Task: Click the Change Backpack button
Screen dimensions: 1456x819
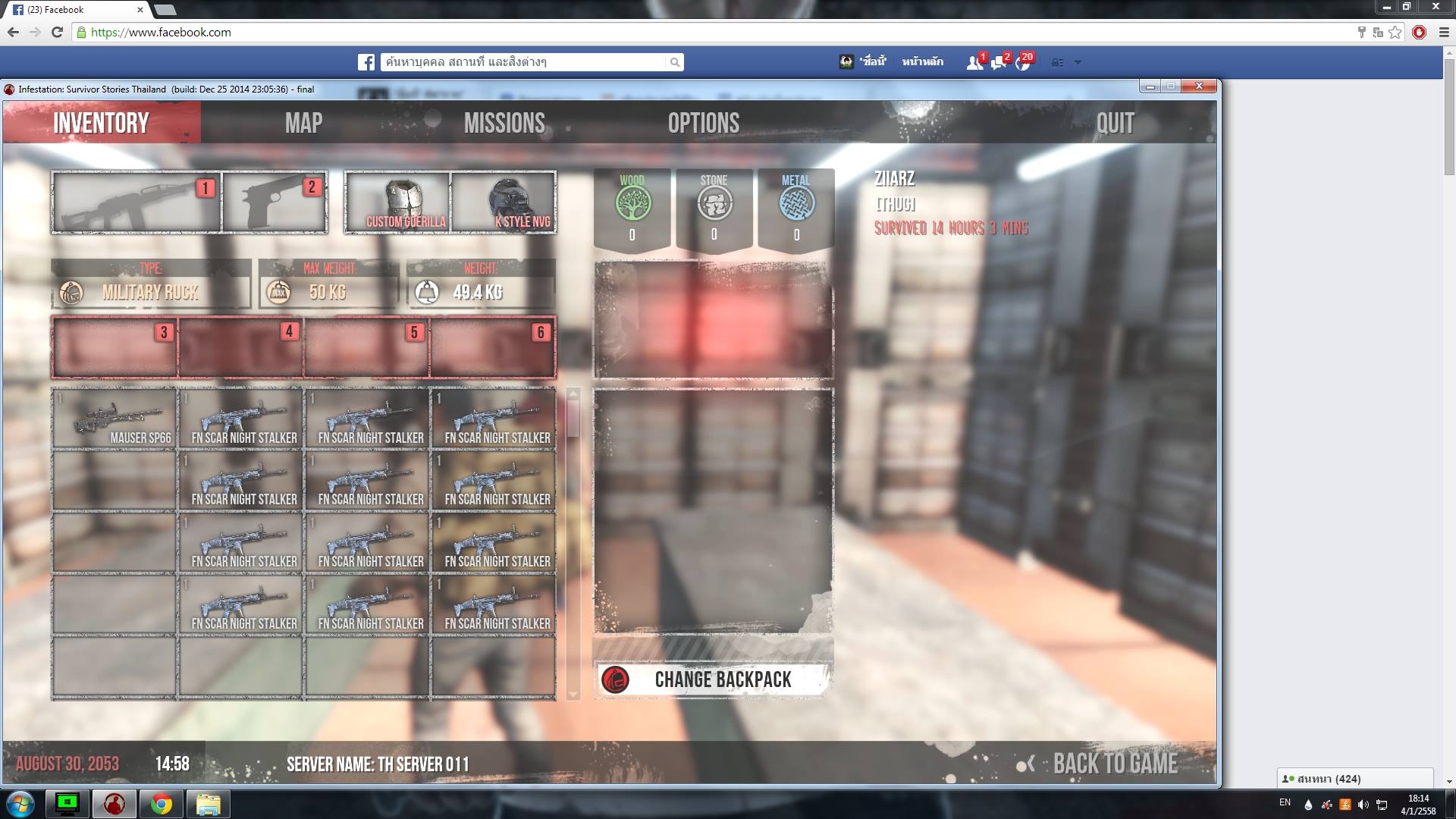Action: (x=712, y=679)
